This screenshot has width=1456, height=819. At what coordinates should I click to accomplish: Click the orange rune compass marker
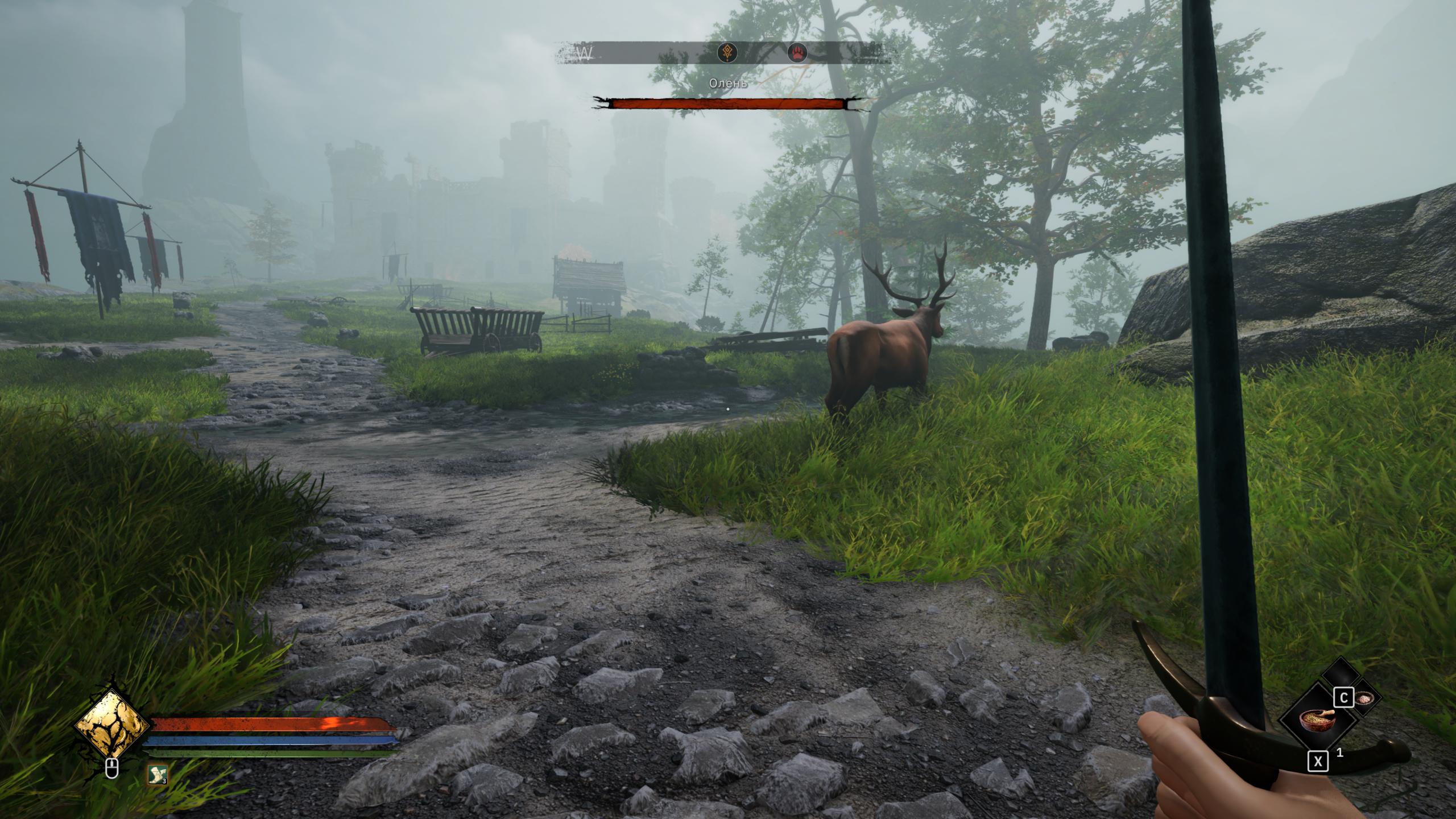click(727, 53)
